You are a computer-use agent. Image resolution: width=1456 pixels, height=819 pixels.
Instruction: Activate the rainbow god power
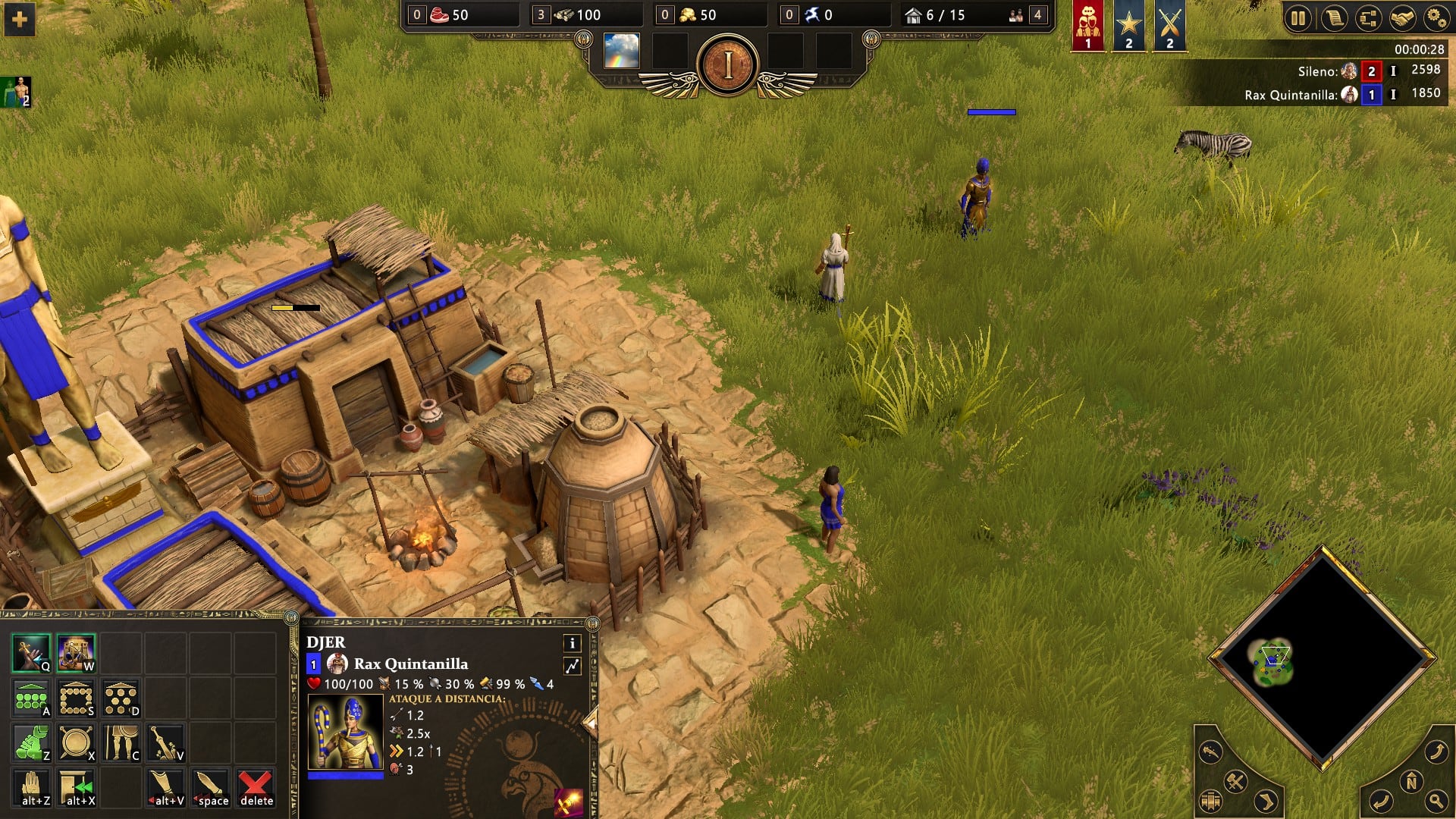pos(621,51)
